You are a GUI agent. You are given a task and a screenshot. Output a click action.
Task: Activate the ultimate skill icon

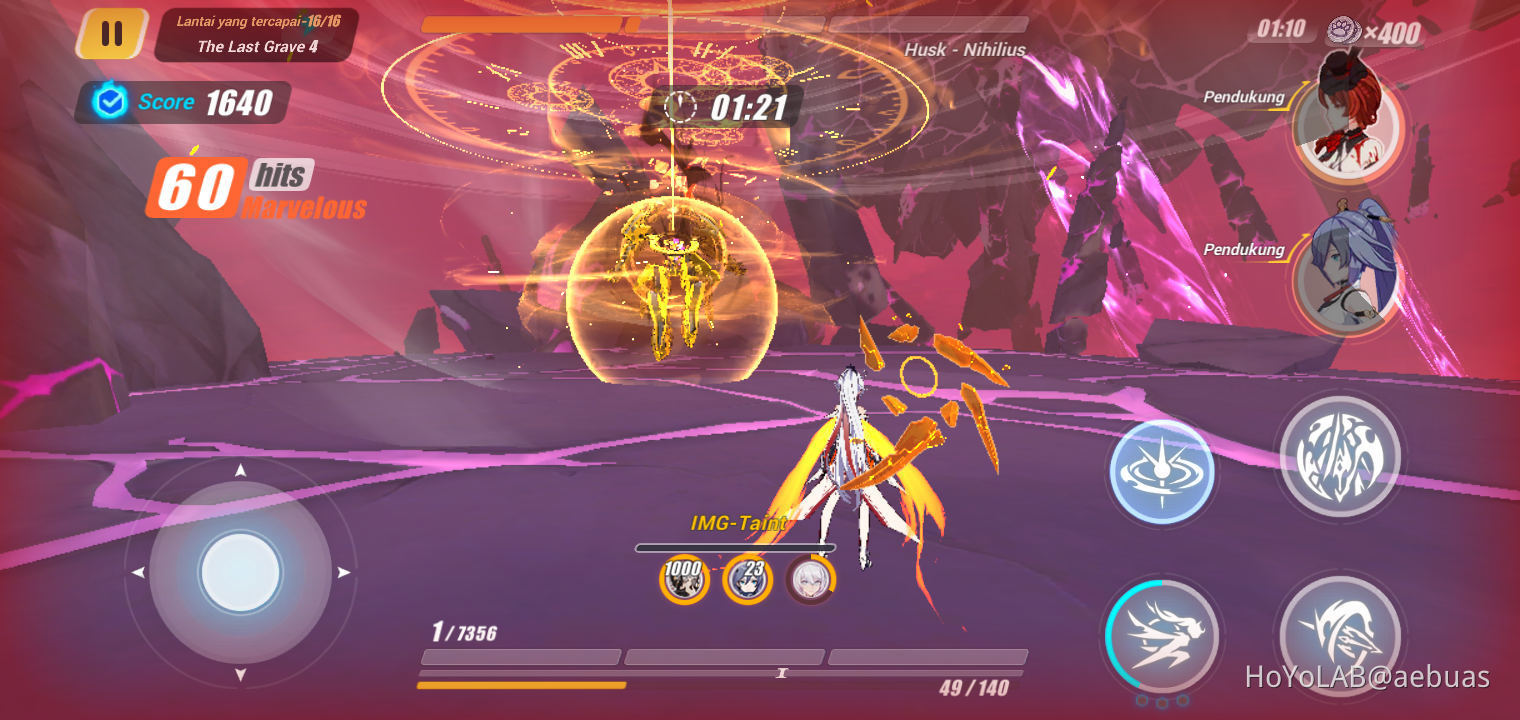1340,457
